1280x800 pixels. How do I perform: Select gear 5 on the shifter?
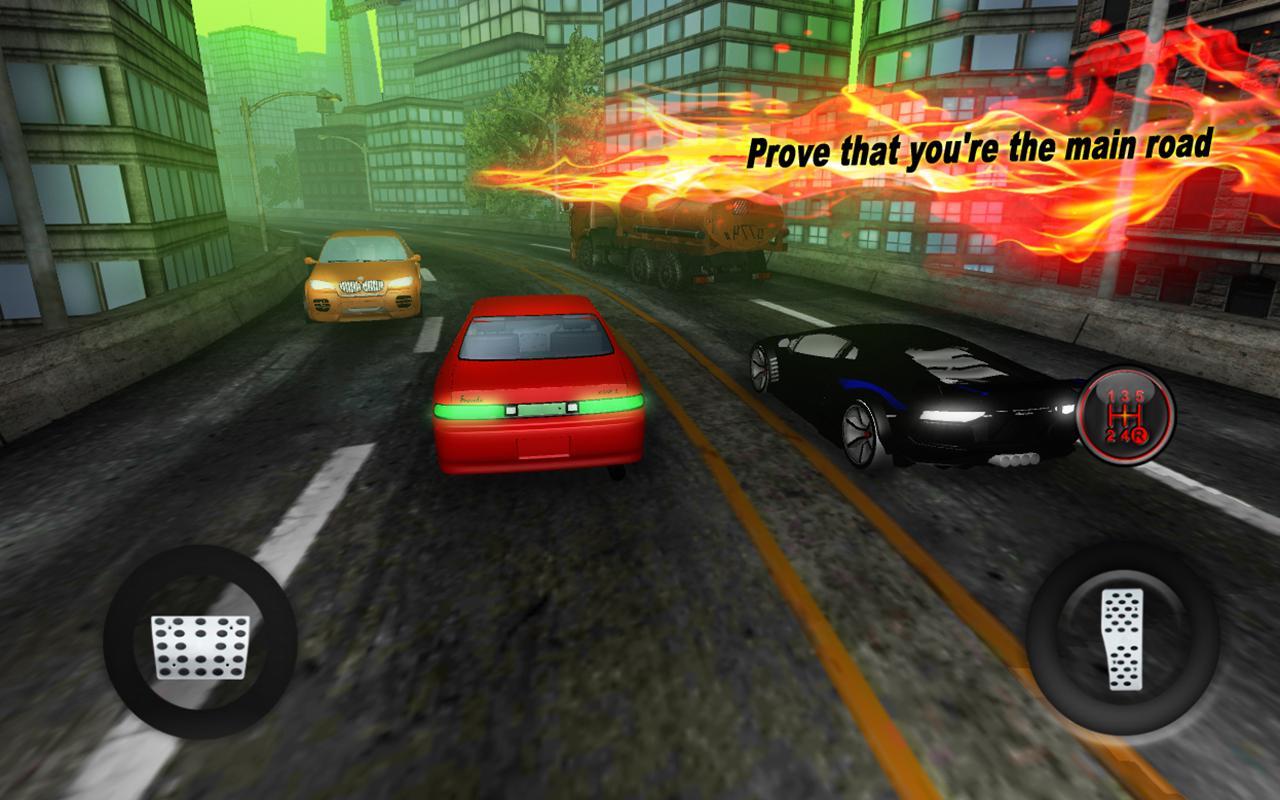[1141, 394]
